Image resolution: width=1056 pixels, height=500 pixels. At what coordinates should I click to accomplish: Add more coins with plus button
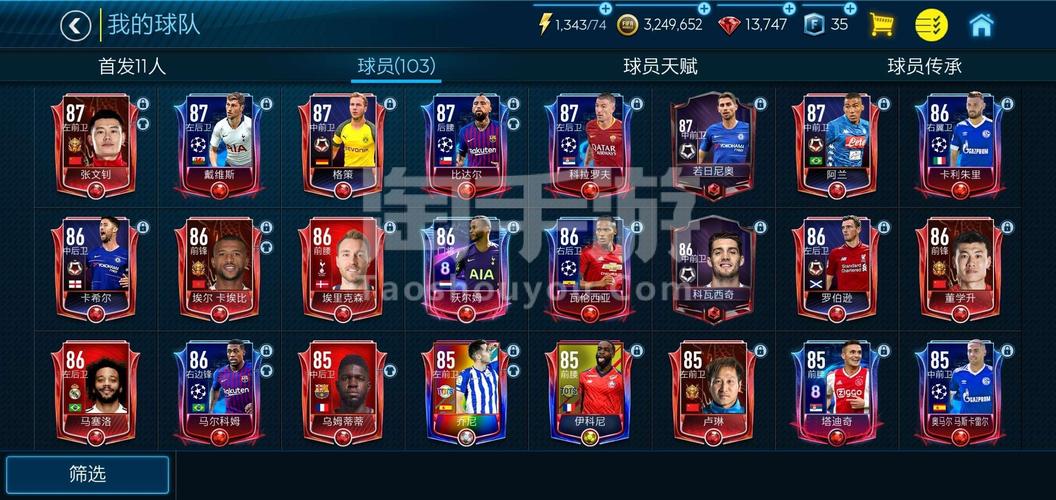pyautogui.click(x=704, y=8)
